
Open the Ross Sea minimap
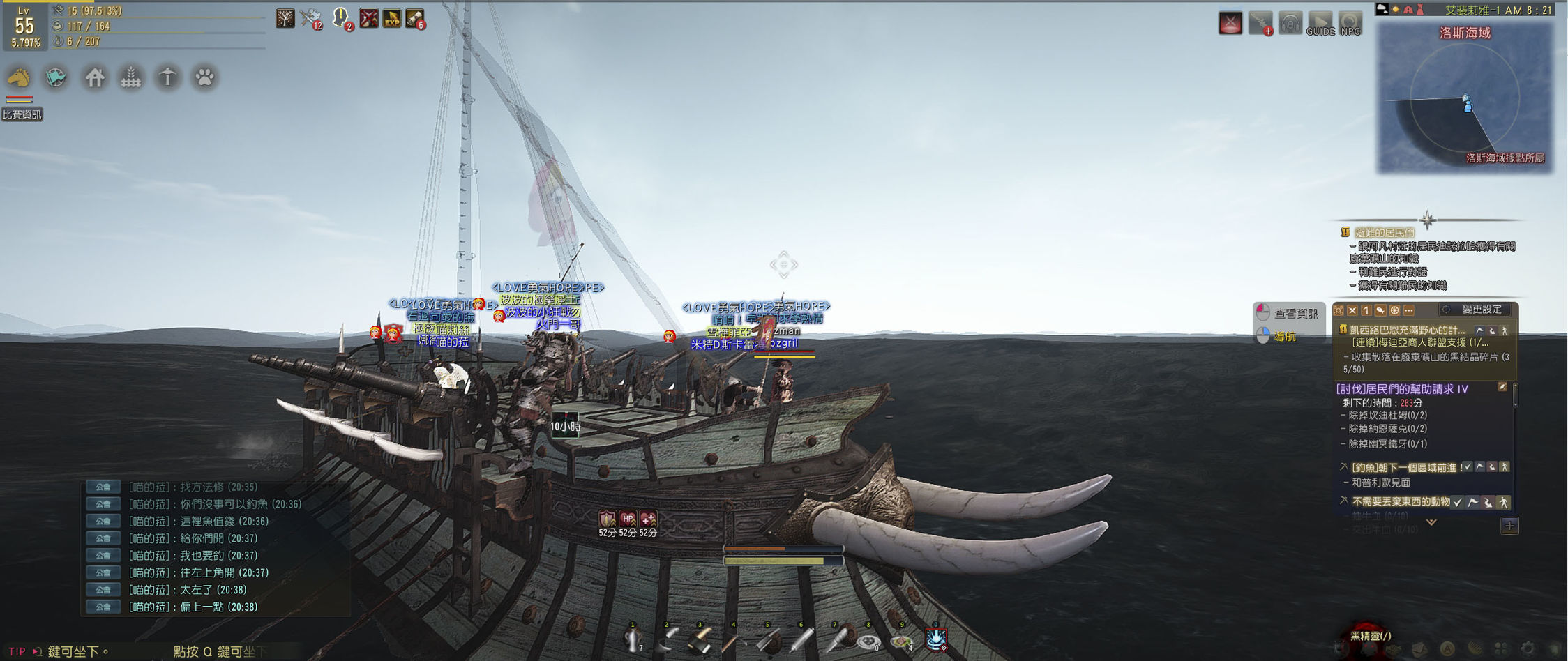coord(1465,98)
